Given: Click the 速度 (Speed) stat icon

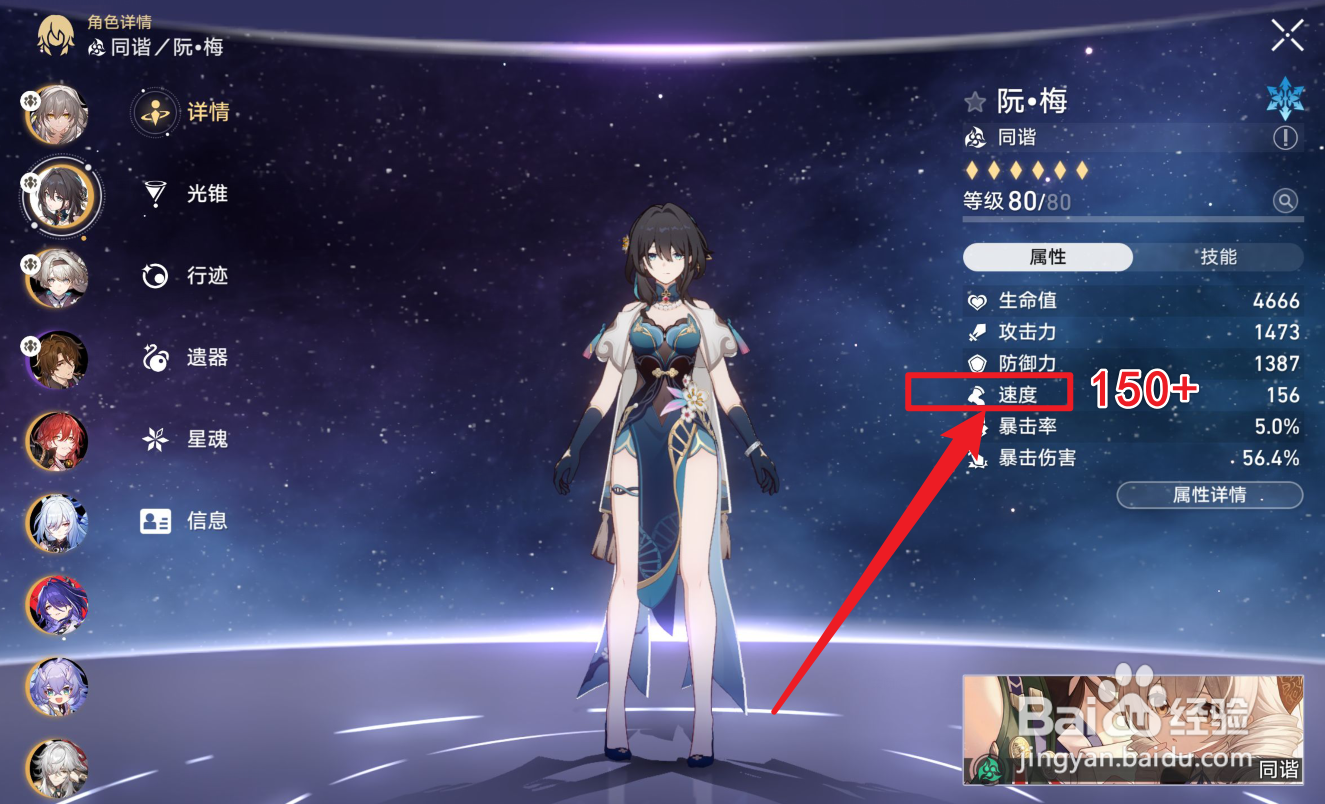Looking at the screenshot, I should coord(975,394).
